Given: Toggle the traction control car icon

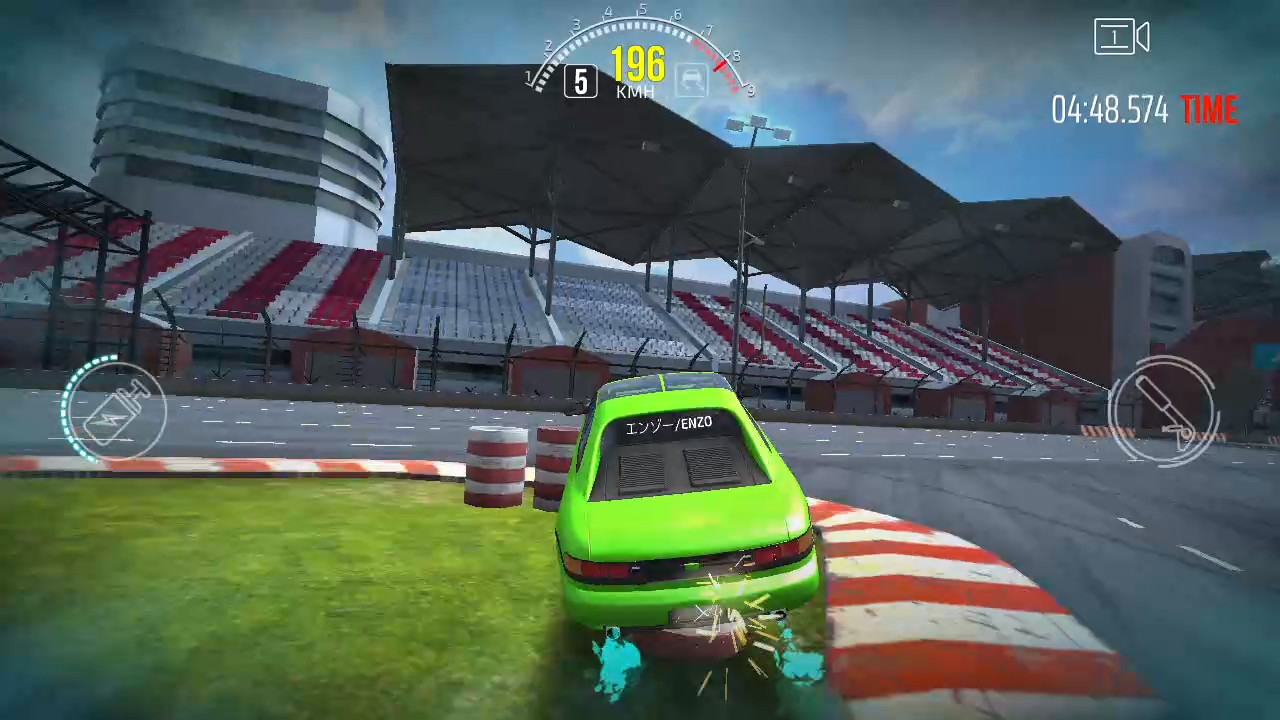Looking at the screenshot, I should [690, 80].
